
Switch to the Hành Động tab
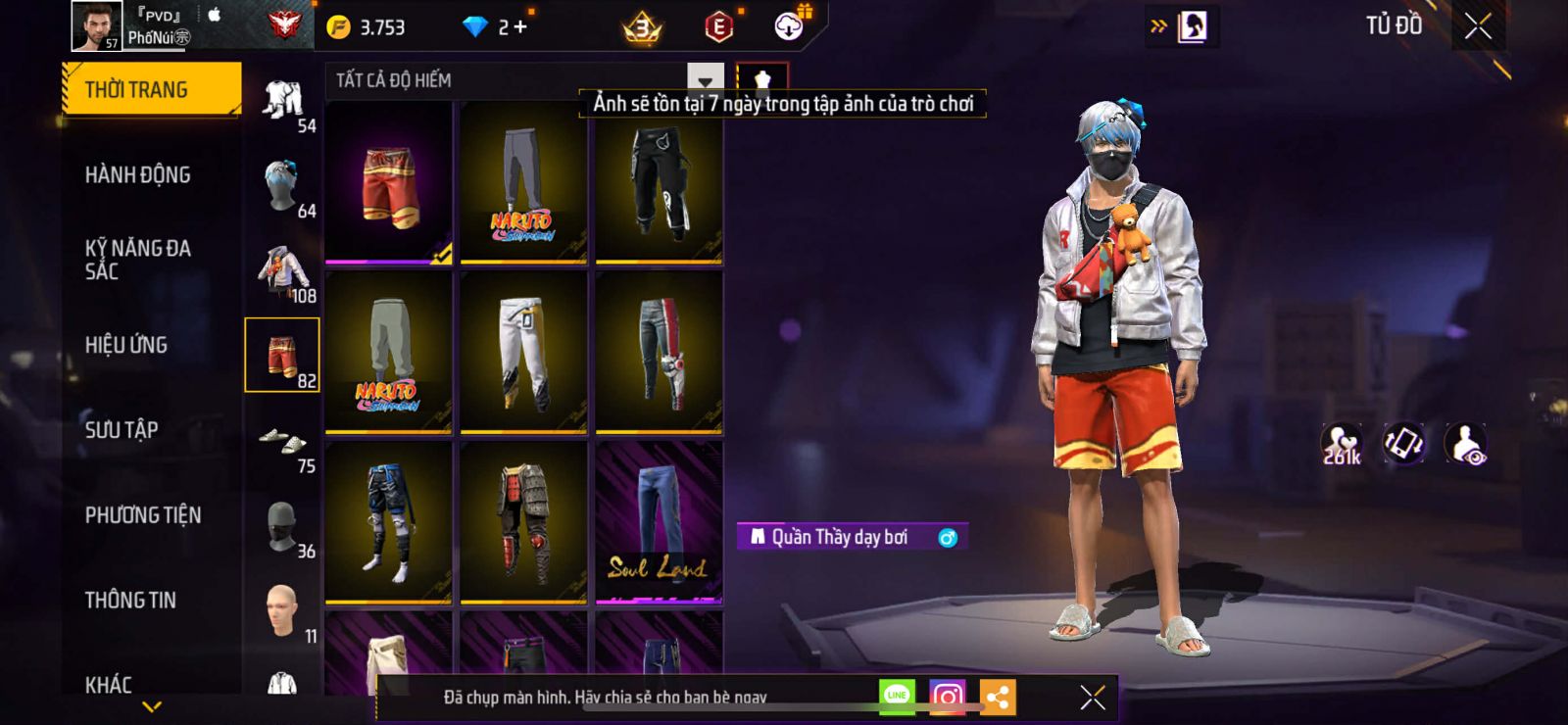tap(138, 175)
